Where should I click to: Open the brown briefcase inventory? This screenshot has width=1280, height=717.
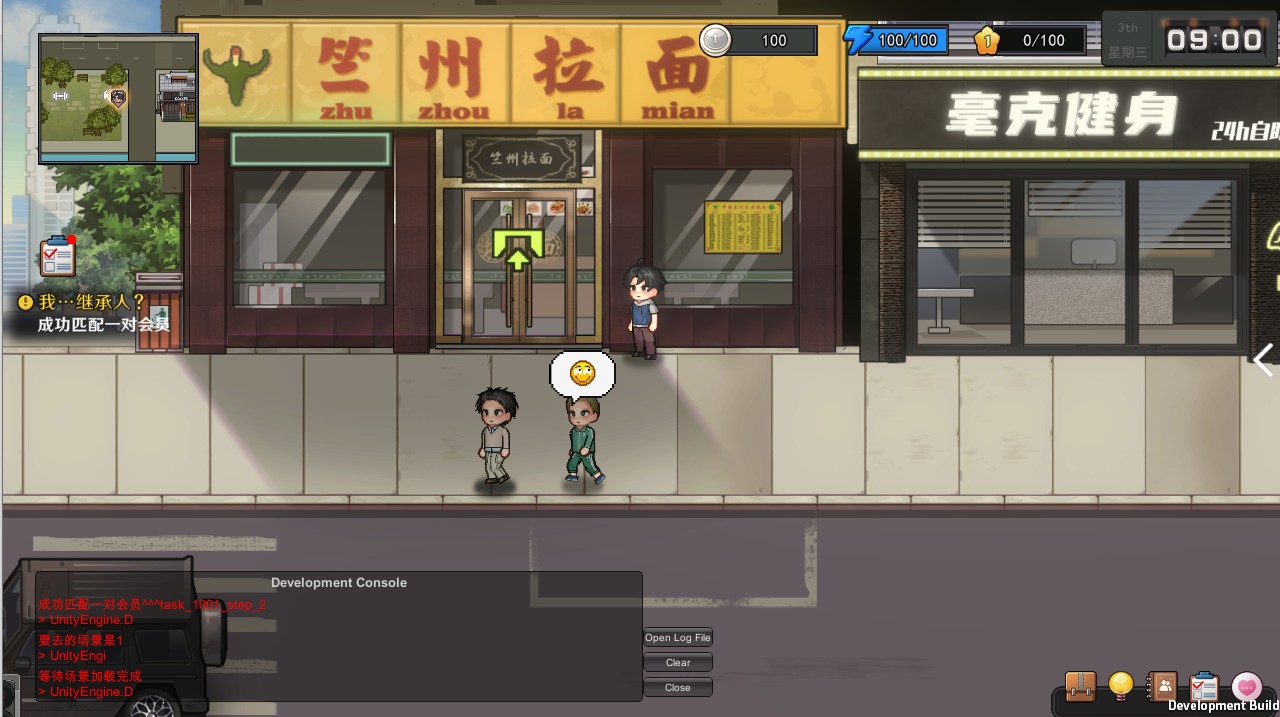pyautogui.click(x=1080, y=686)
